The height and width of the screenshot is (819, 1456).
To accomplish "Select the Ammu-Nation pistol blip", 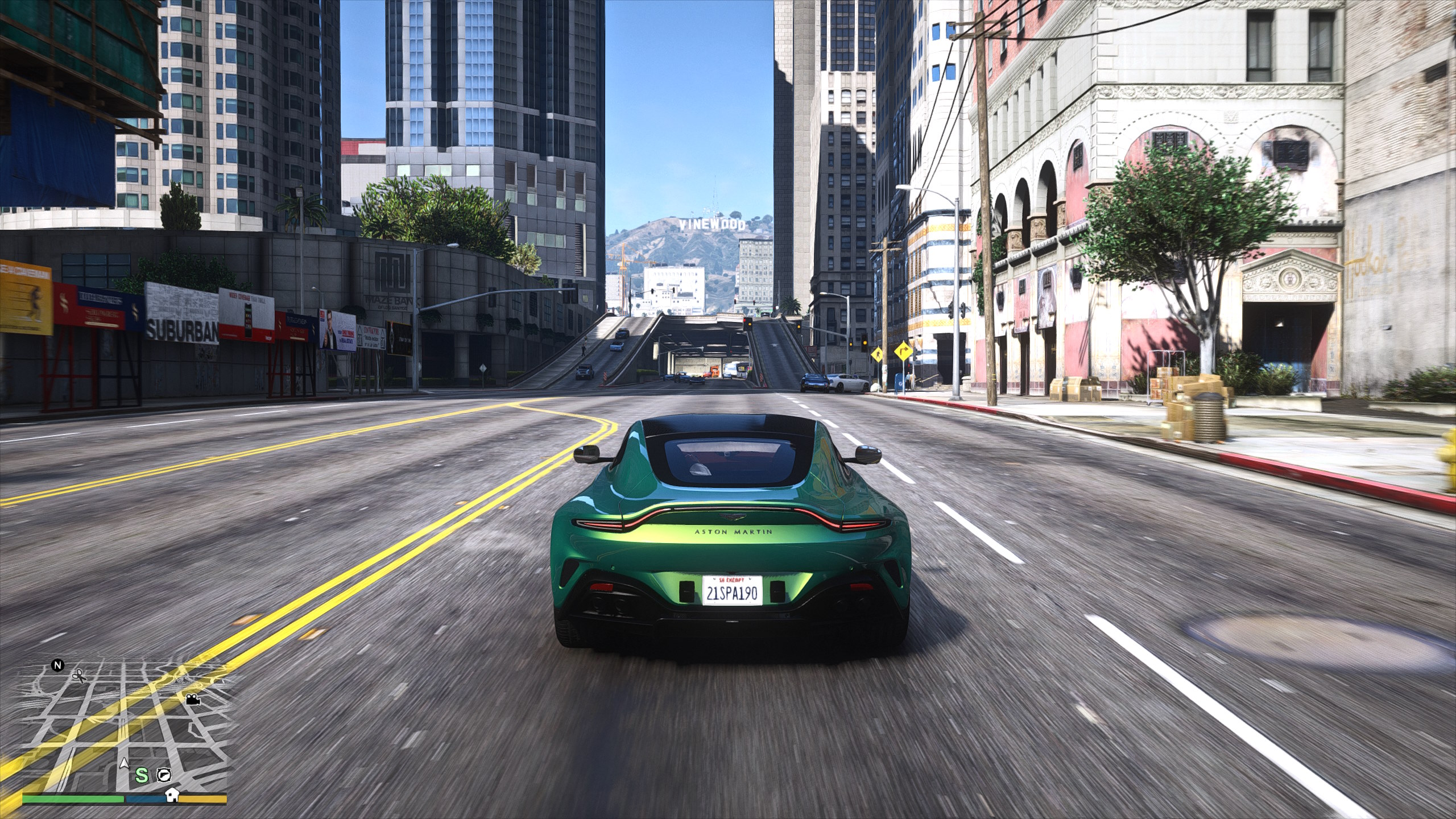I will tap(165, 774).
